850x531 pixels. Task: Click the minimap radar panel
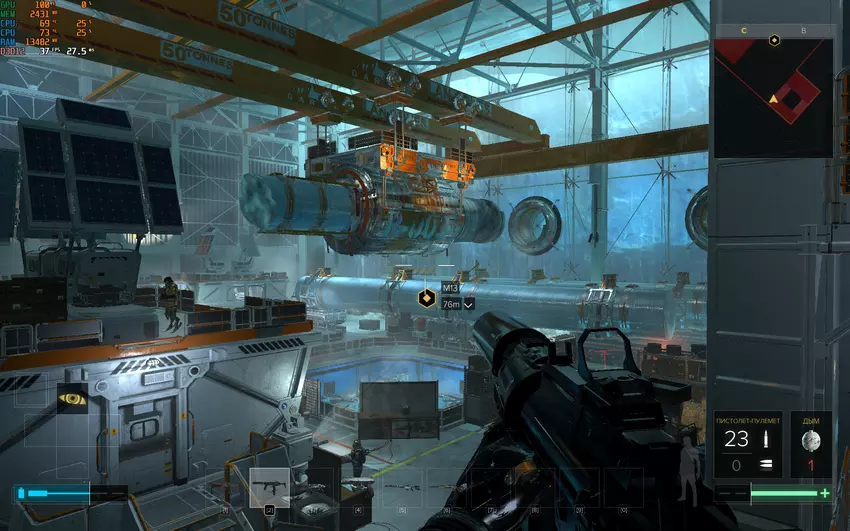coord(773,98)
